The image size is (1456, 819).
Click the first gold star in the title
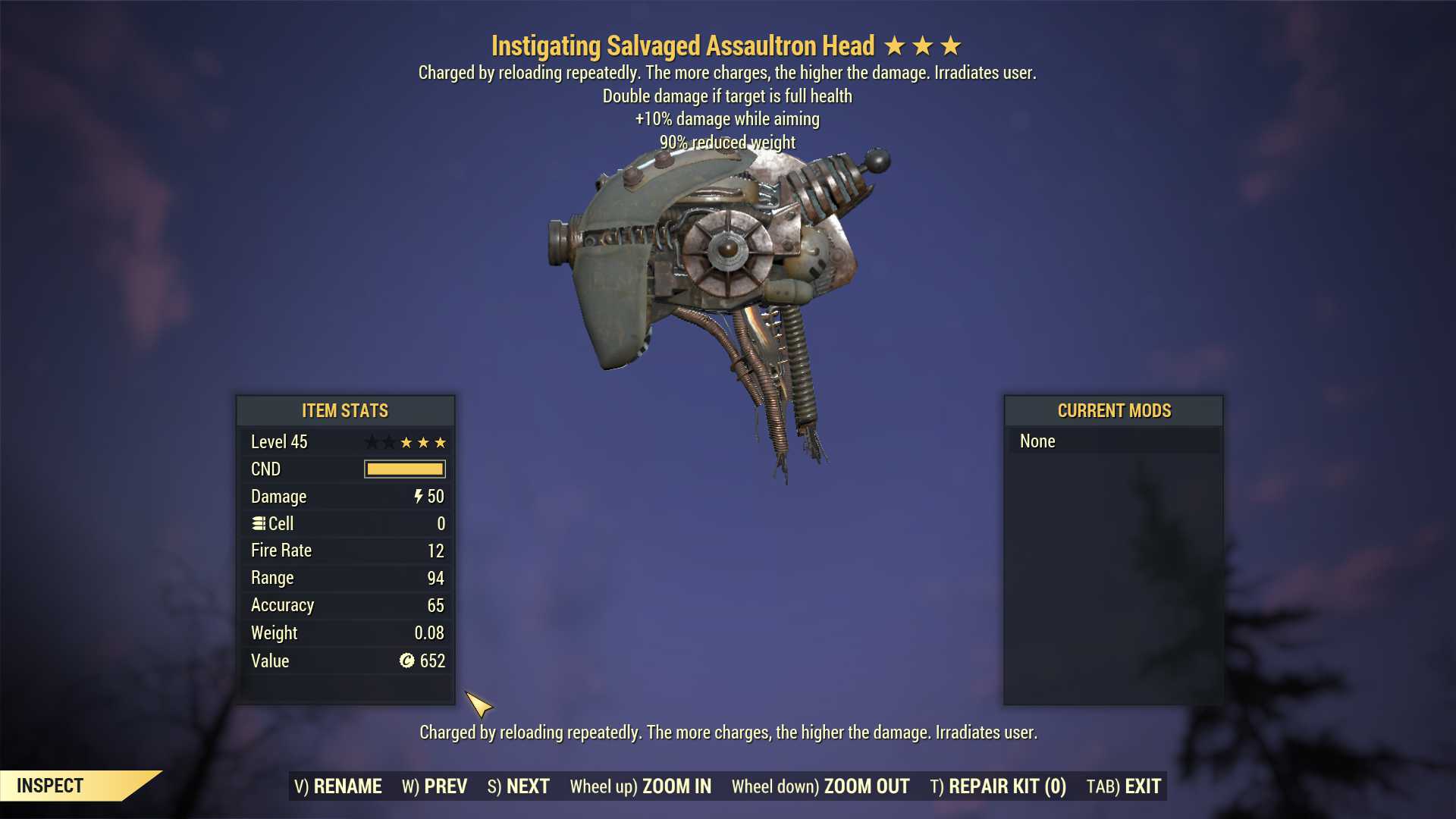896,45
